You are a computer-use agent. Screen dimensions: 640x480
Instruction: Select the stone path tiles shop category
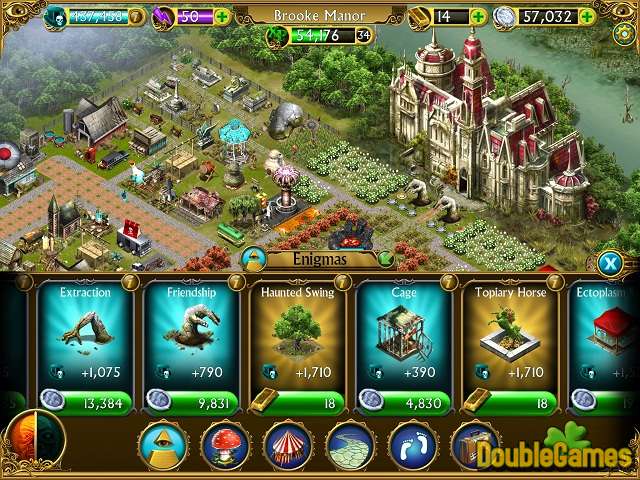tap(350, 445)
